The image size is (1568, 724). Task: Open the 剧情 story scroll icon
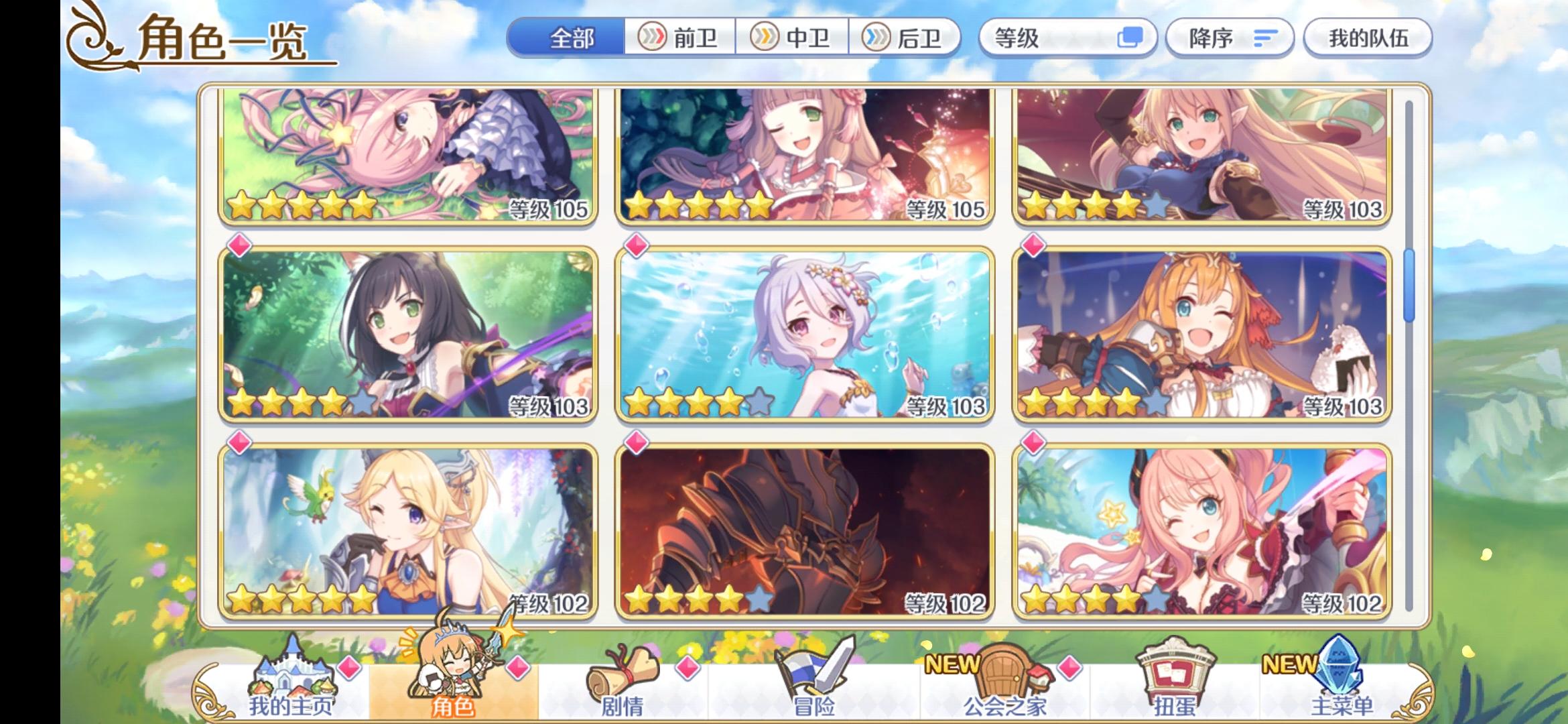click(x=623, y=674)
